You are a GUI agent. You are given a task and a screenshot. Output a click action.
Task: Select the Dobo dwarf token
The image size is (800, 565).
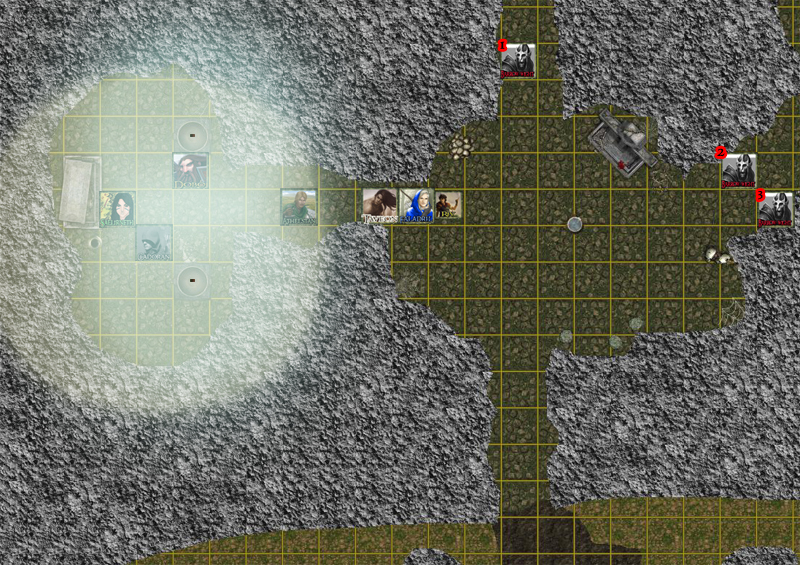pyautogui.click(x=190, y=171)
